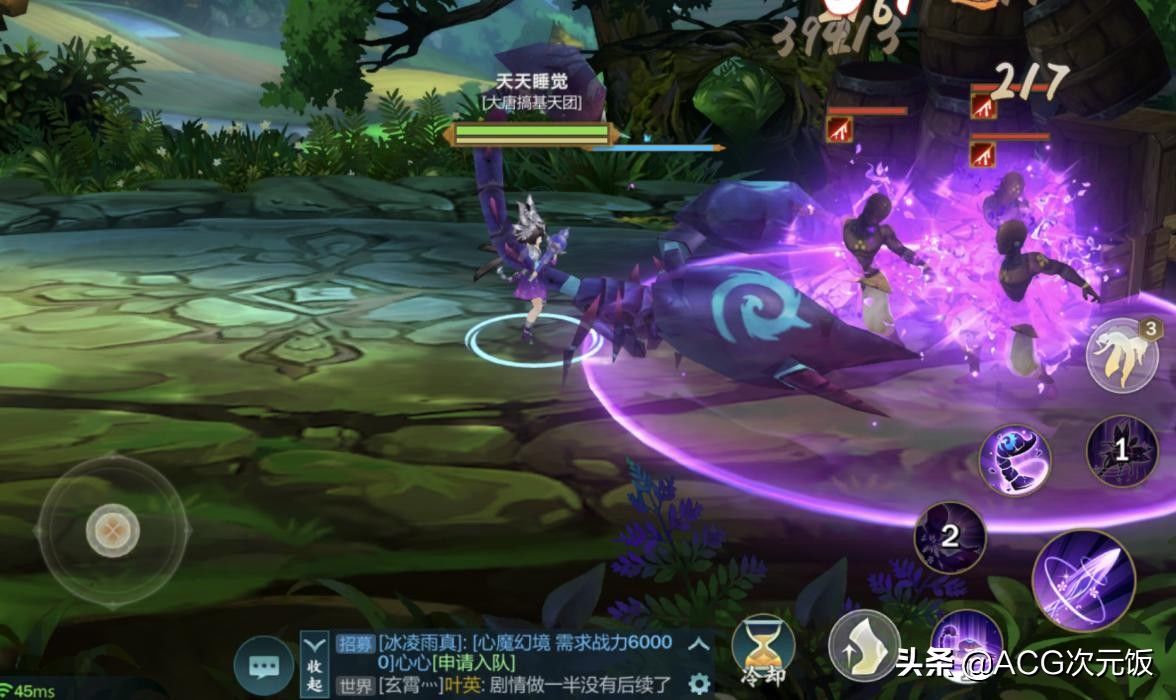Tap the skill showing cooldown number 1
This screenshot has height=700, width=1176.
pyautogui.click(x=1122, y=451)
